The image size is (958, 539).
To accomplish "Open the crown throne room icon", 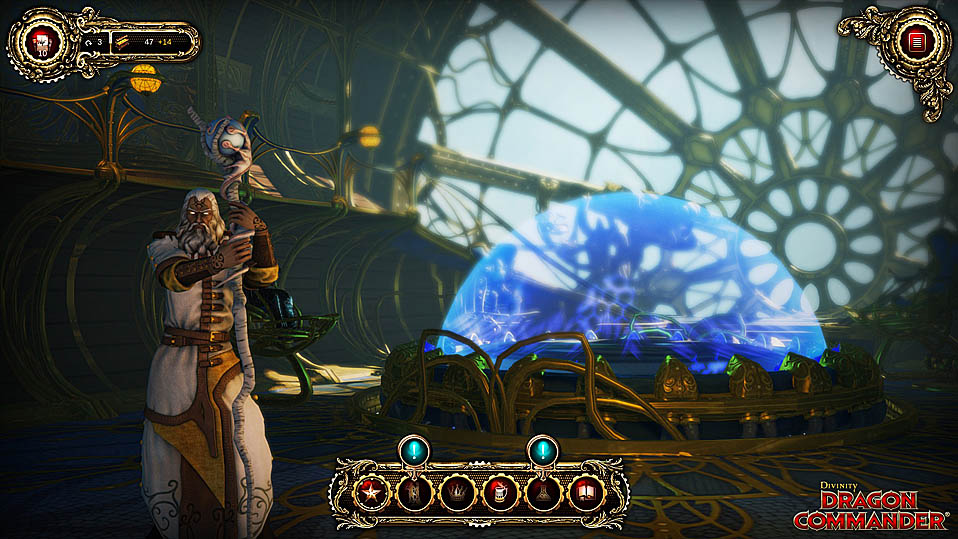I will [457, 492].
